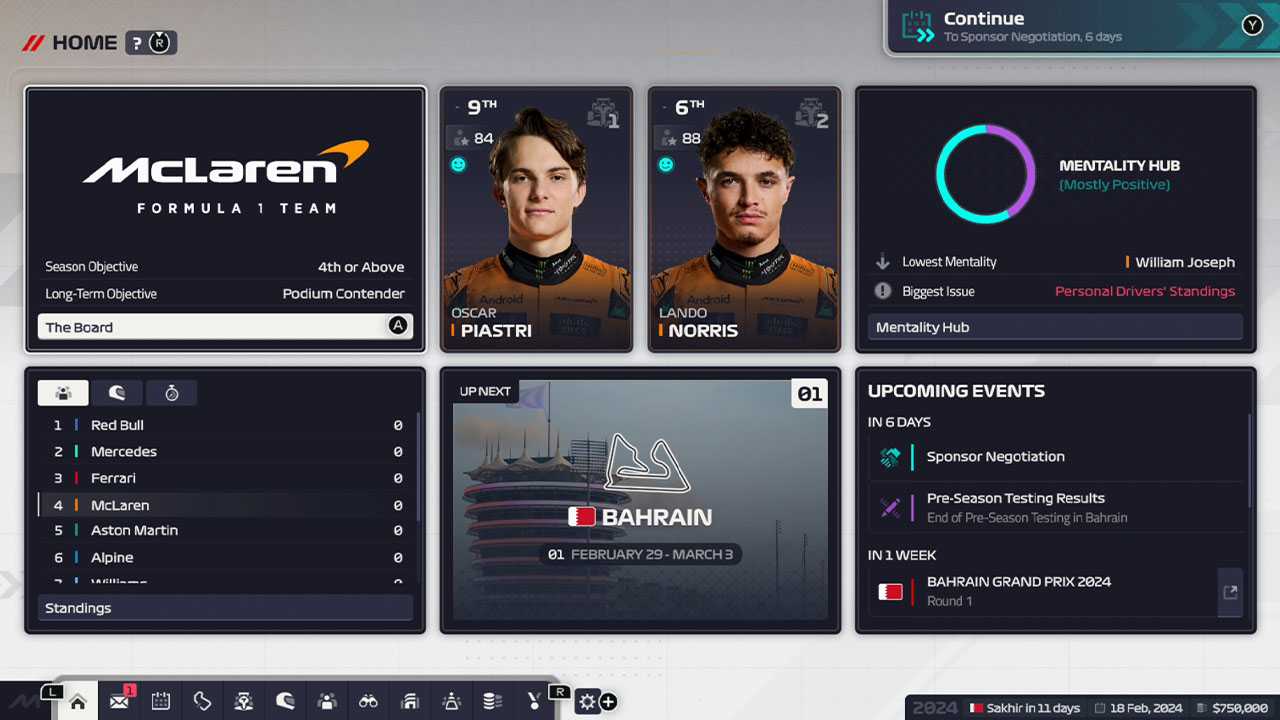
Task: Open the Settings gear beside the plus icon
Action: tap(588, 701)
